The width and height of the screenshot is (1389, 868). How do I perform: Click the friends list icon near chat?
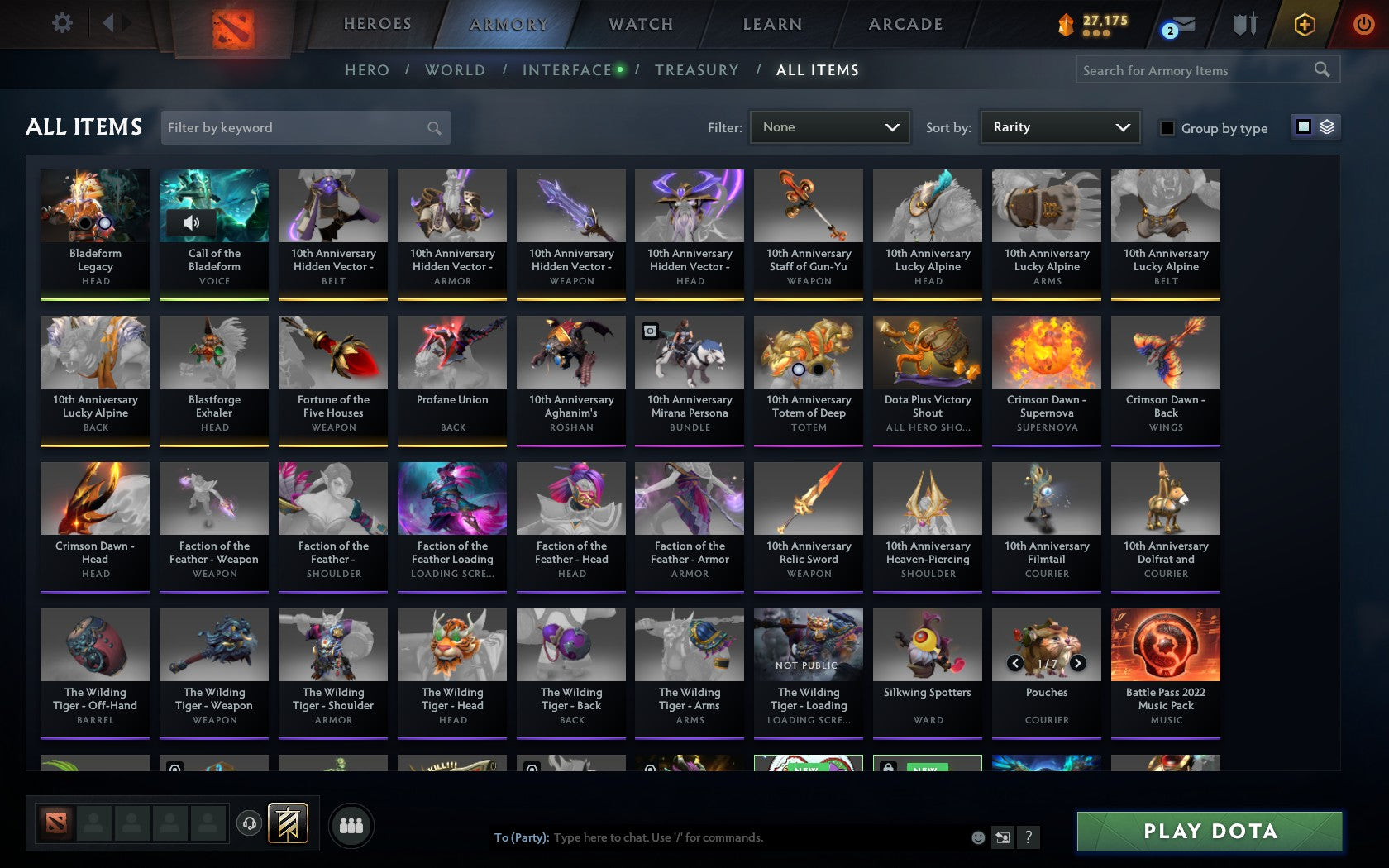[x=352, y=824]
